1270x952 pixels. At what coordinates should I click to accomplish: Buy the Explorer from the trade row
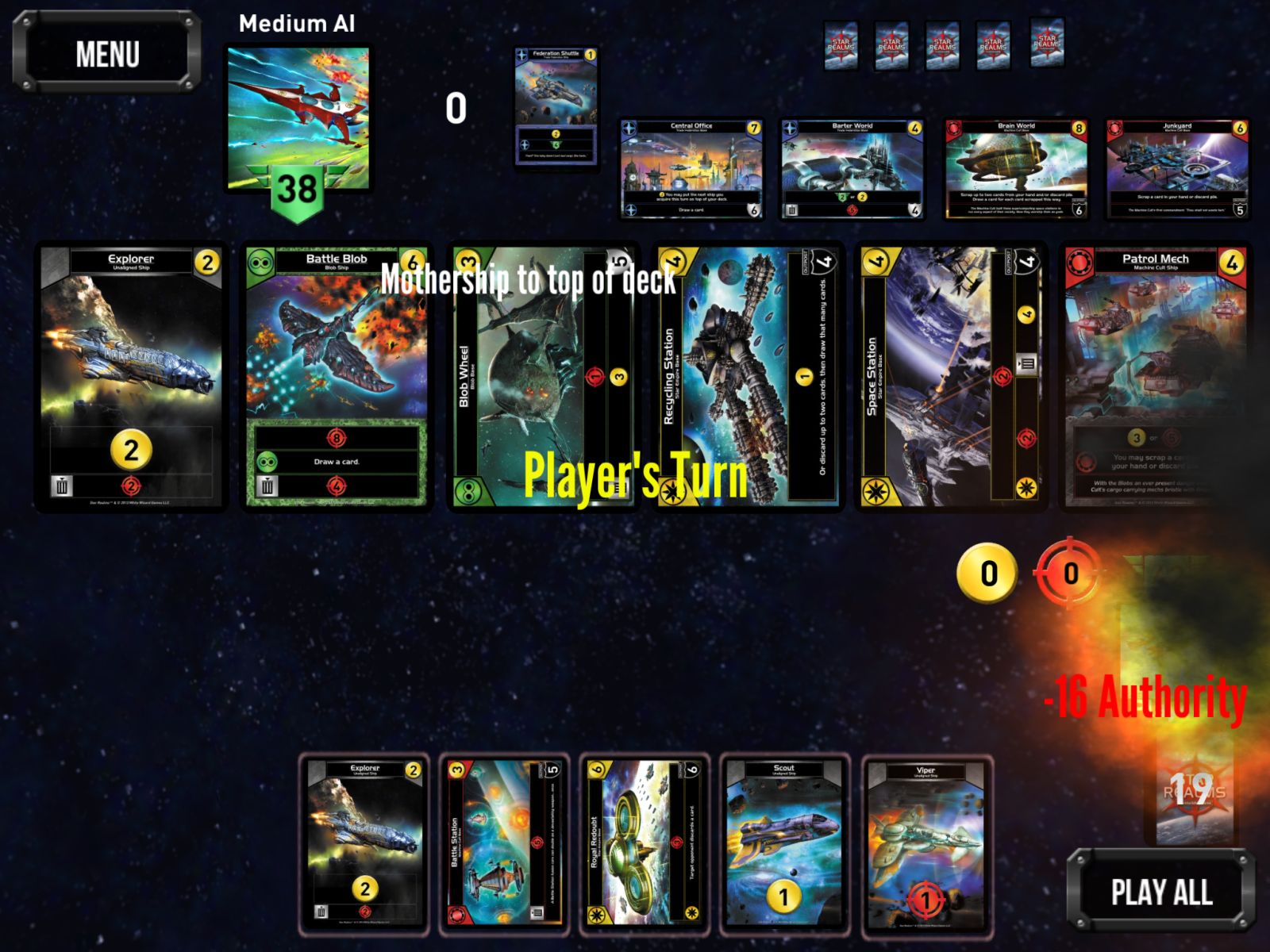click(x=131, y=377)
